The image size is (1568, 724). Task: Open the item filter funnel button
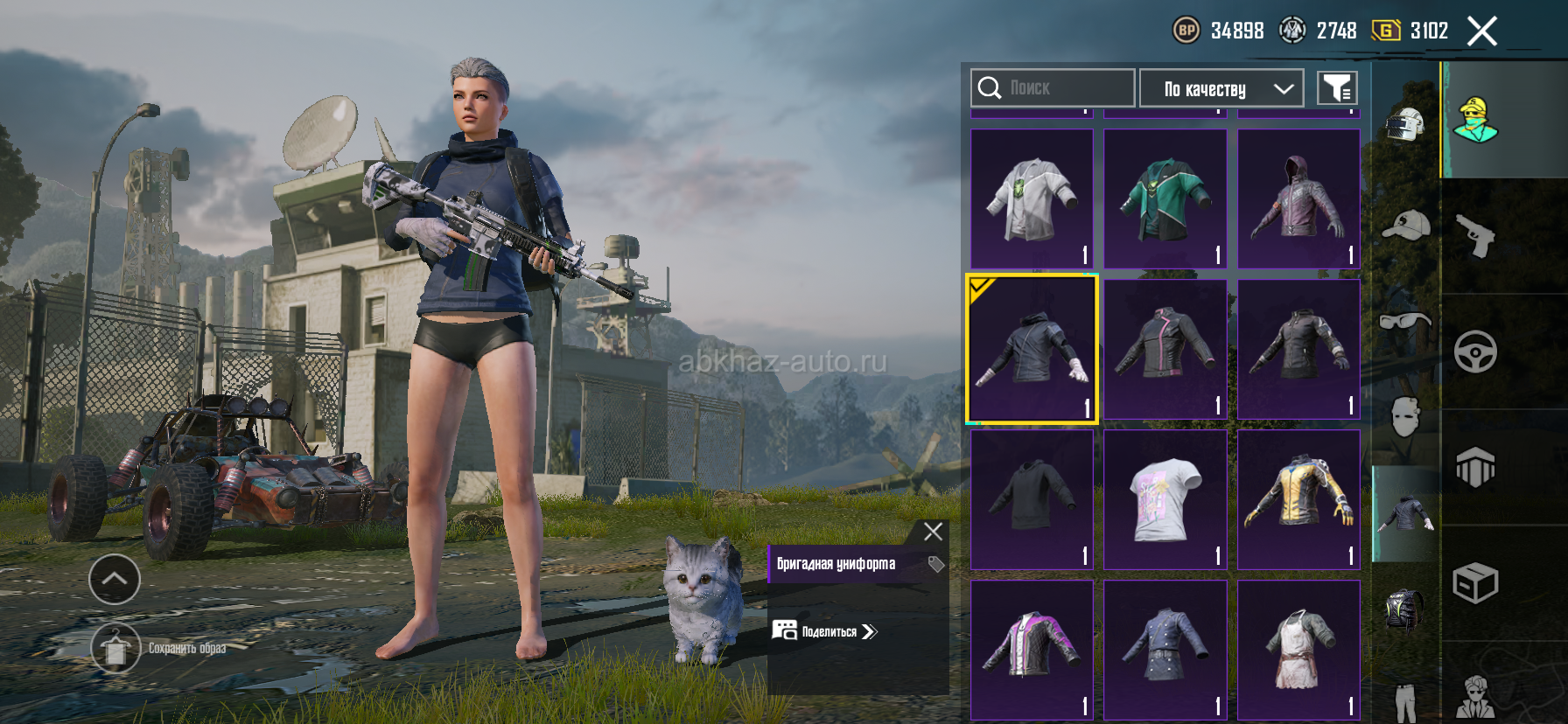pyautogui.click(x=1337, y=88)
